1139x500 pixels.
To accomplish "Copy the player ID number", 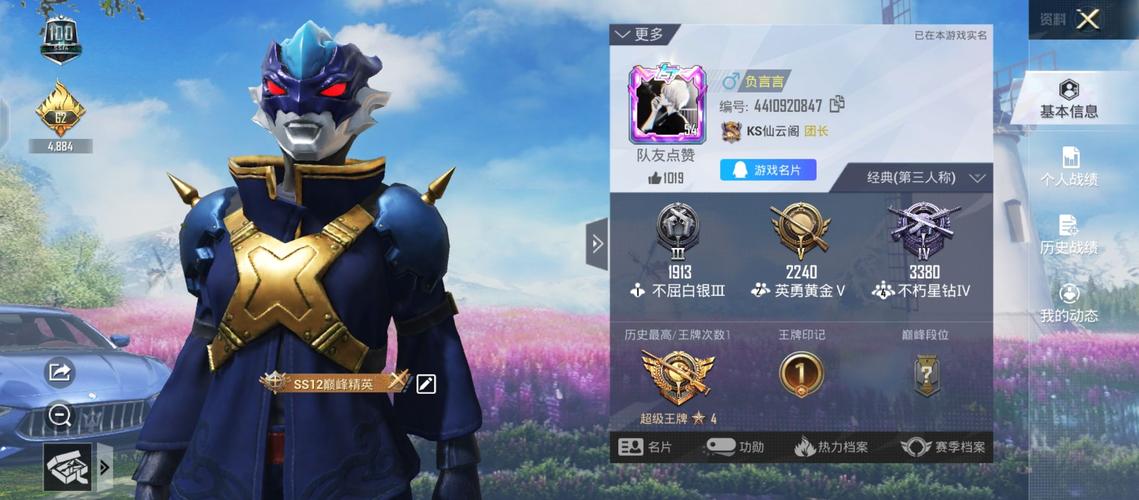I will 838,104.
